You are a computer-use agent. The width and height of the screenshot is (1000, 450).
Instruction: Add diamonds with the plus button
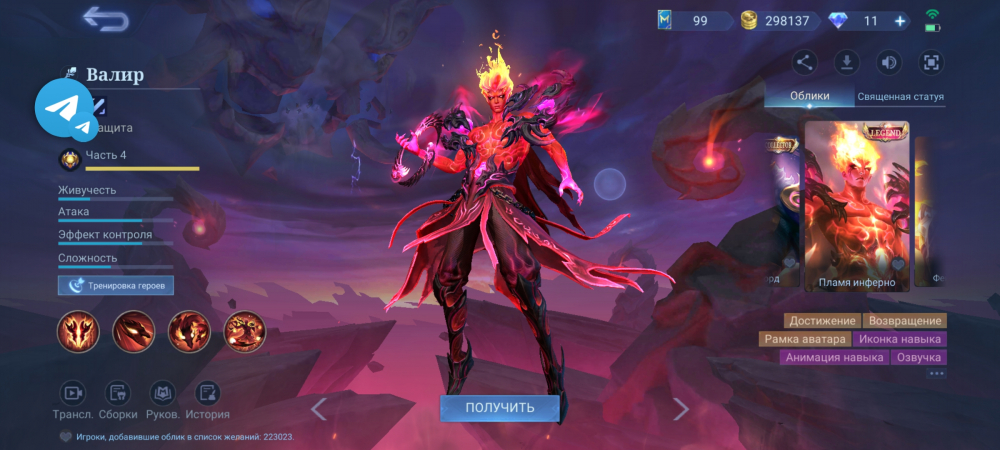(x=900, y=20)
